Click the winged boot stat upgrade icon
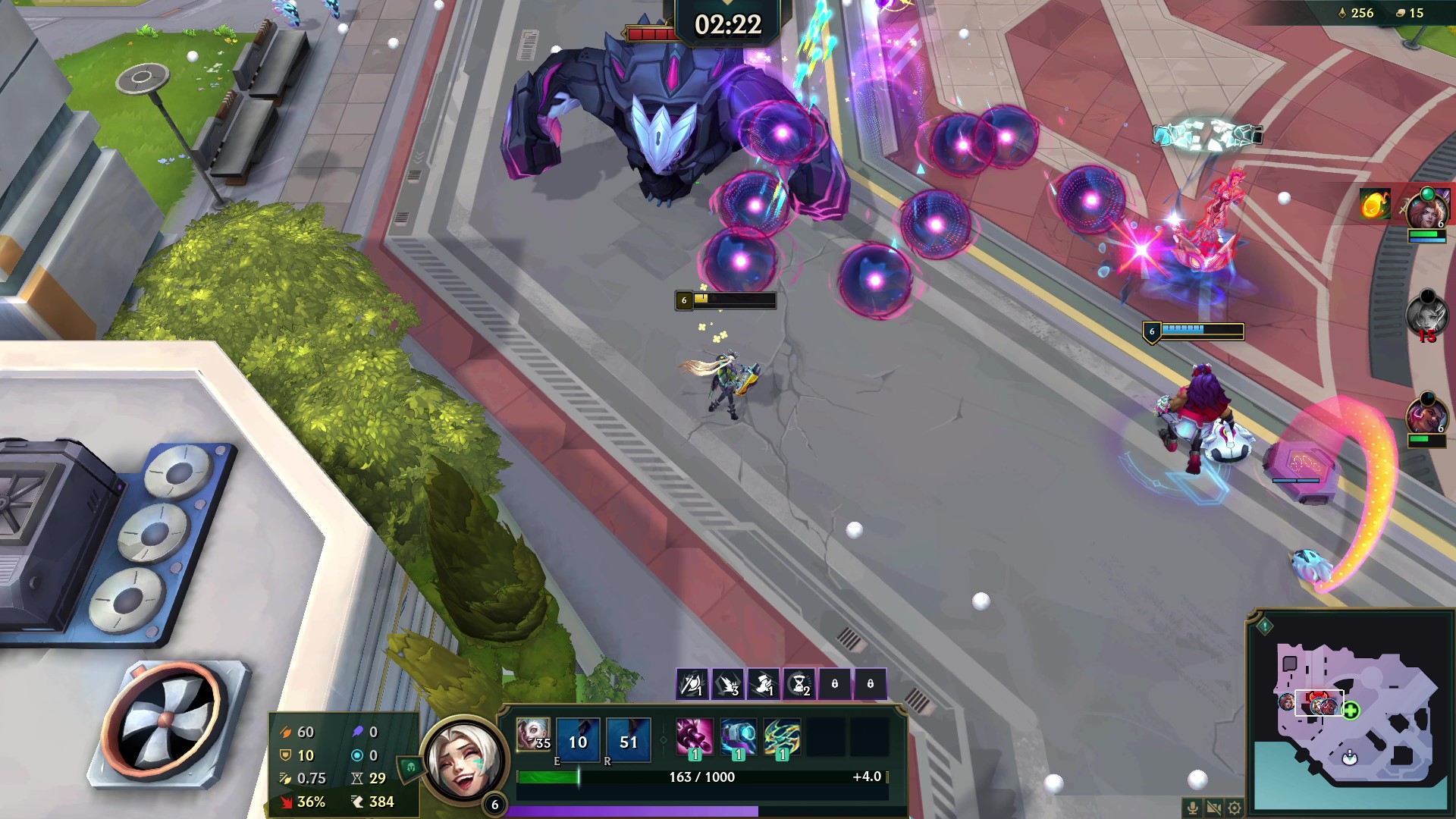Screen dimensions: 1456x819 tap(764, 684)
